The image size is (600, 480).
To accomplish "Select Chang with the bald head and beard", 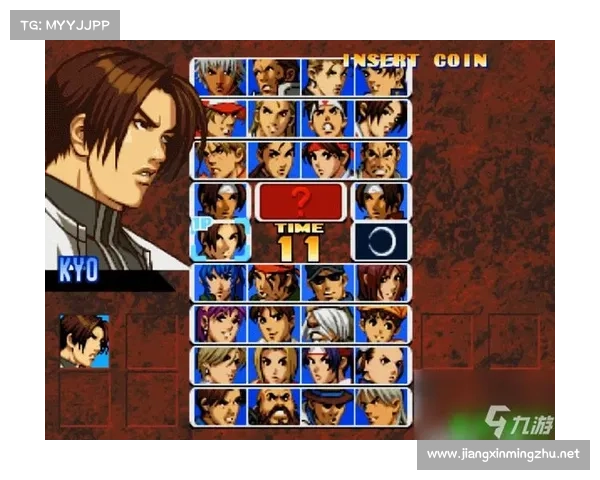I will (x=273, y=407).
